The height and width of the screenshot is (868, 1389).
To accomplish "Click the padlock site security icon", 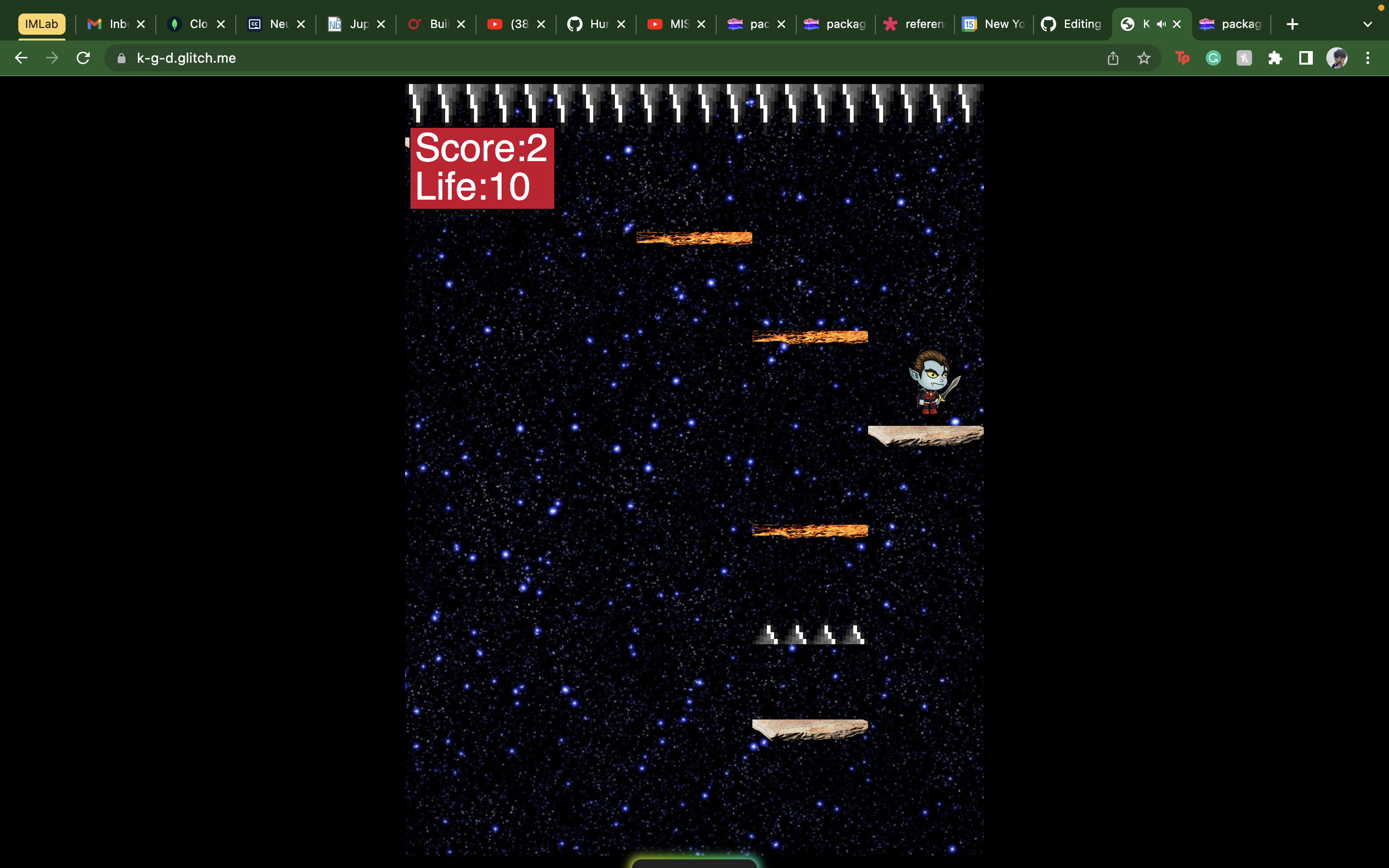I will point(121,57).
